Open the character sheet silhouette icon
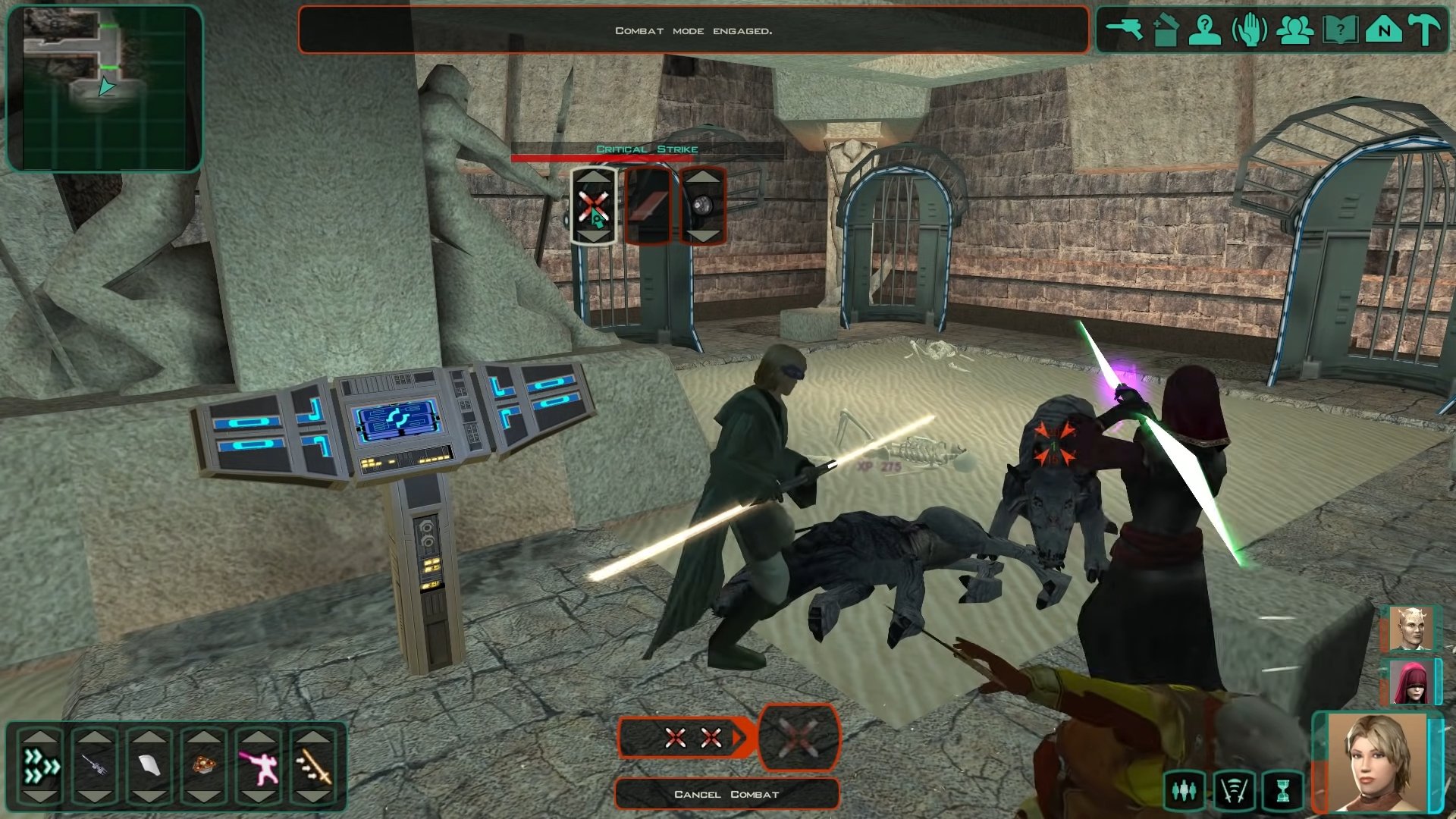1456x819 pixels. click(1206, 31)
